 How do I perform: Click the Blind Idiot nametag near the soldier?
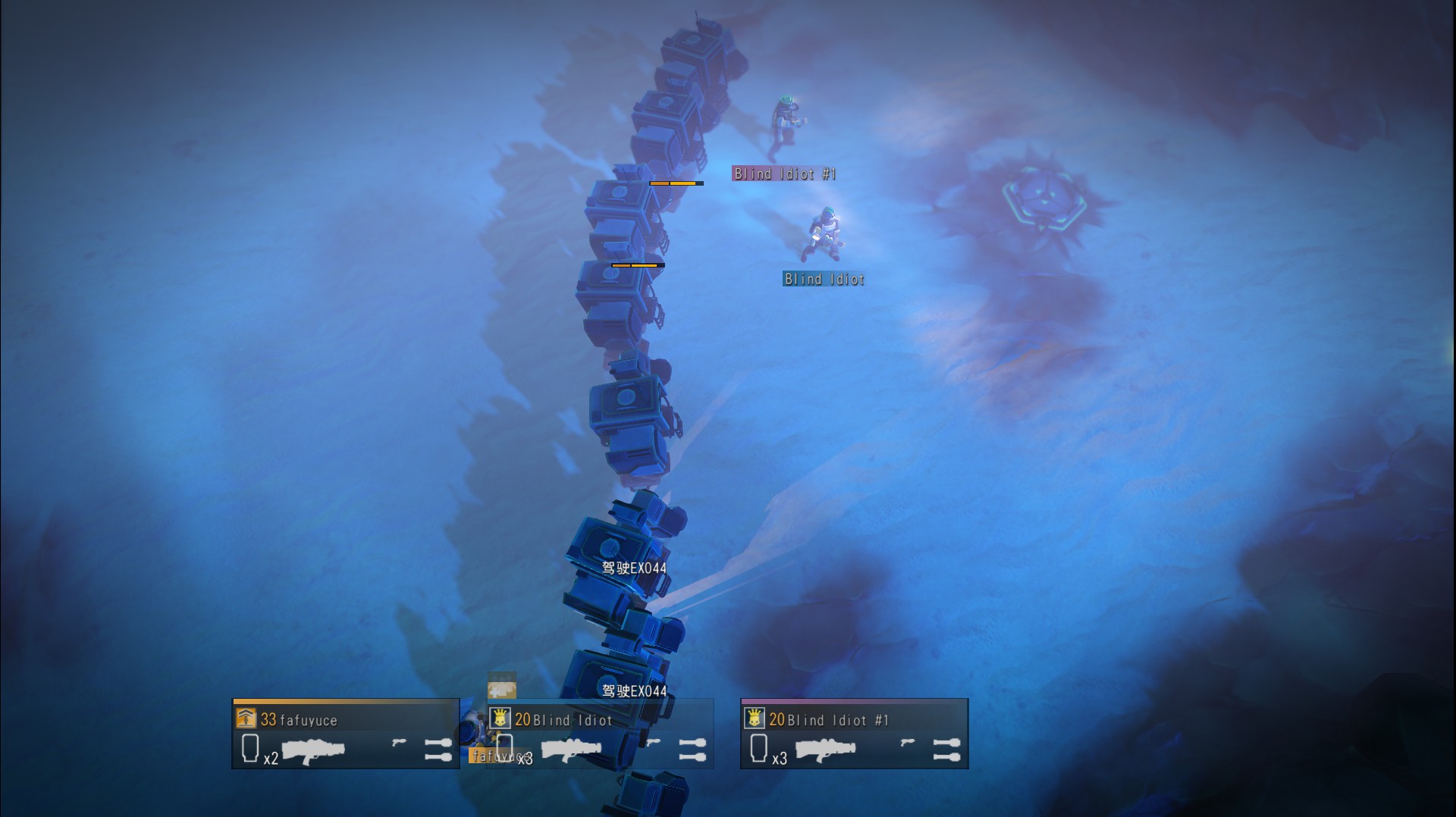(x=824, y=279)
